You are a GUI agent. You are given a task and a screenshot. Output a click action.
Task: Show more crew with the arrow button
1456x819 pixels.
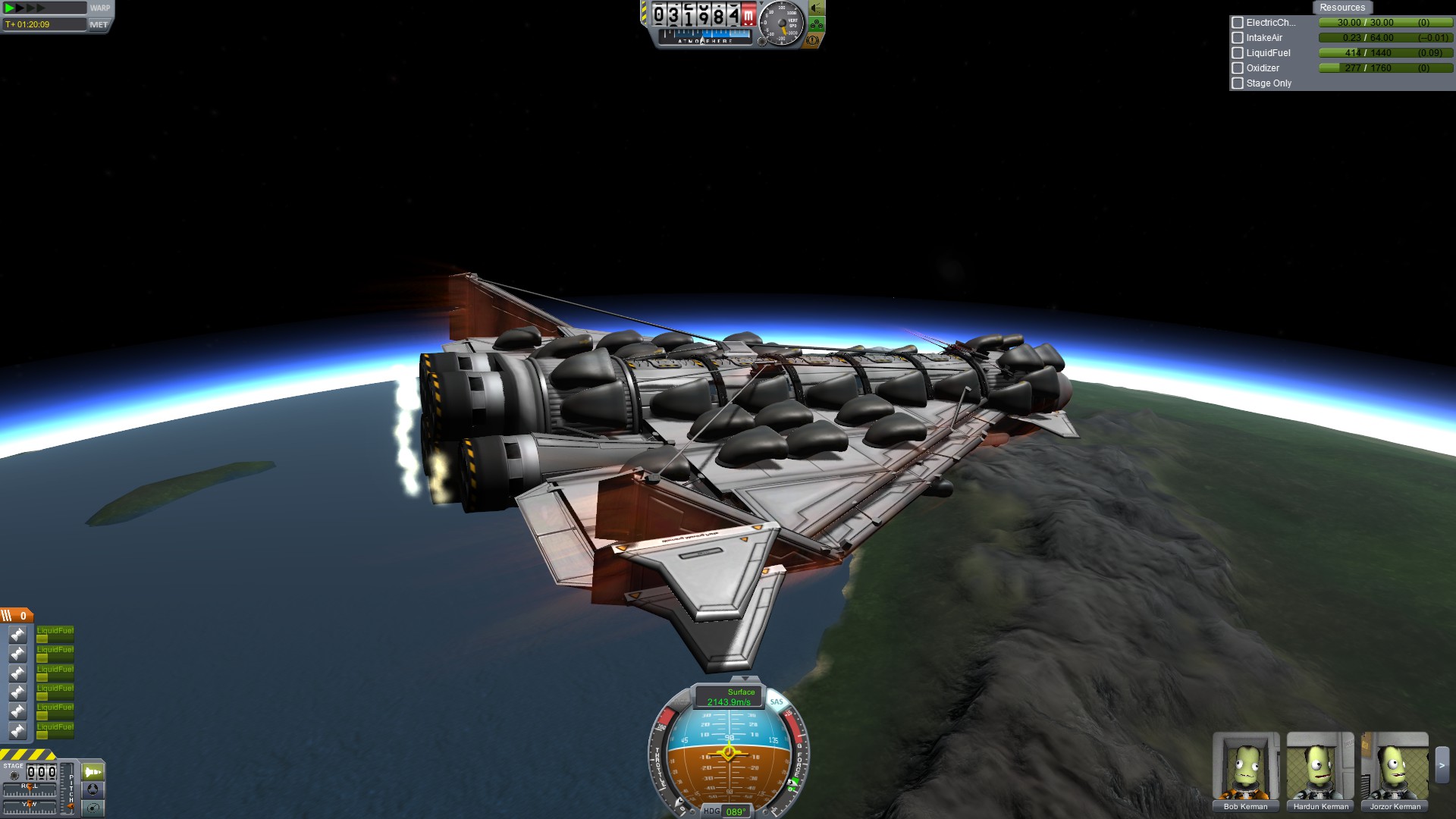click(1442, 765)
